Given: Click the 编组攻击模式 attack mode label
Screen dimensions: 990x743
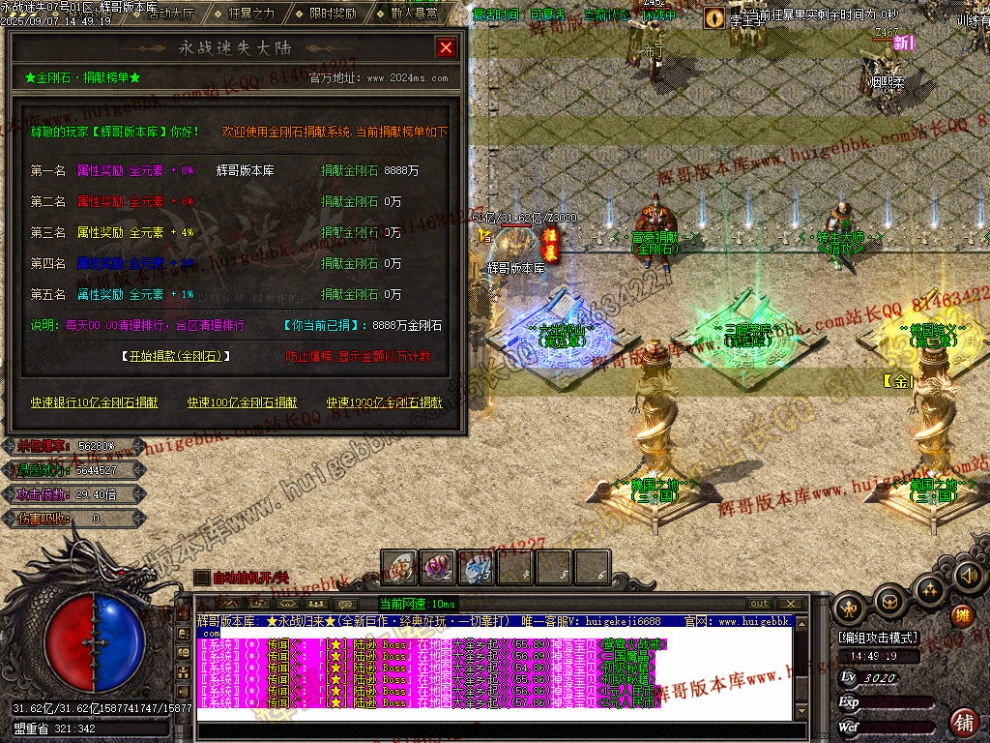Looking at the screenshot, I should click(x=878, y=638).
